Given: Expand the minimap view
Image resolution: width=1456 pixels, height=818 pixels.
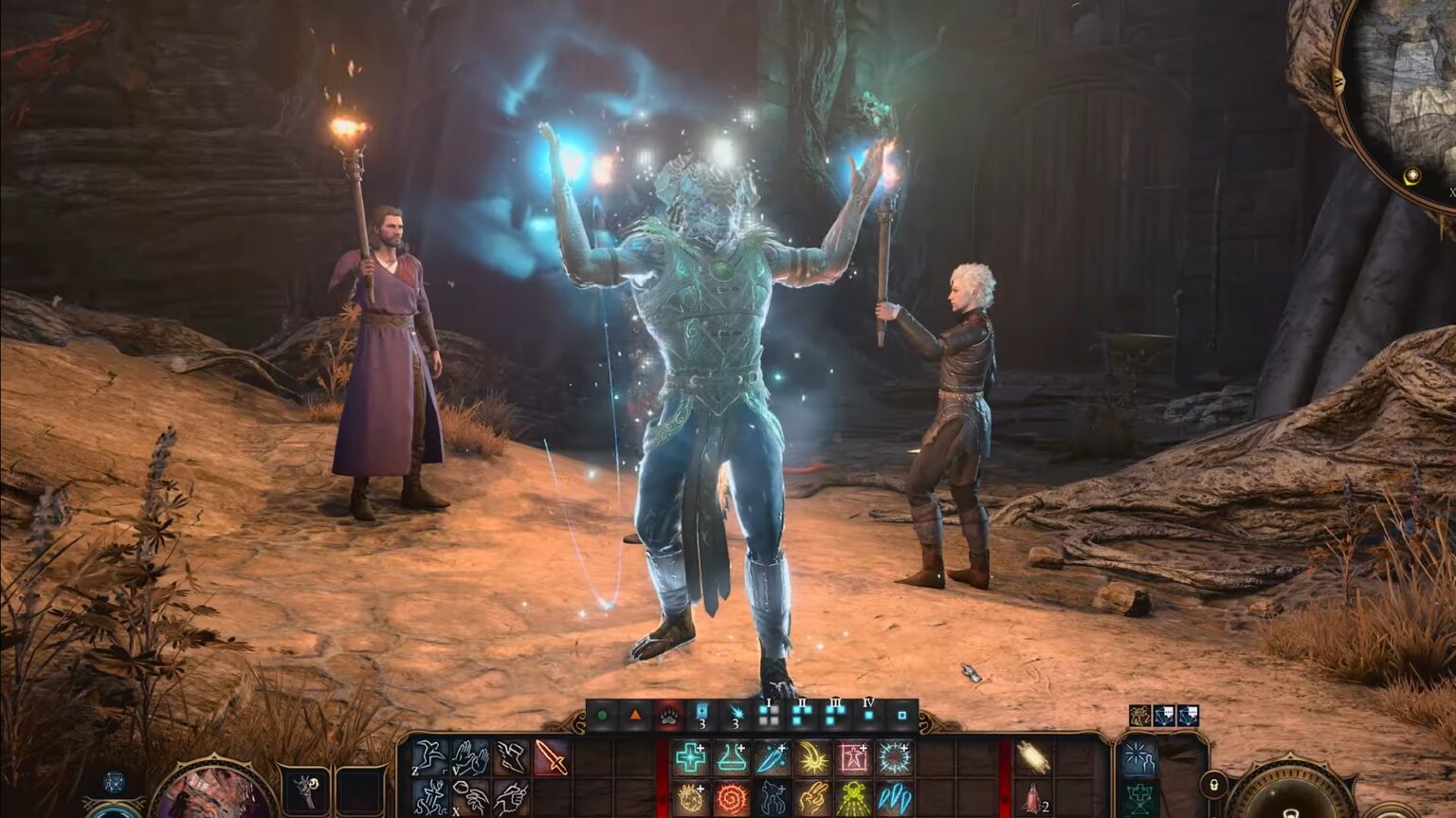Looking at the screenshot, I should click(x=1451, y=191).
